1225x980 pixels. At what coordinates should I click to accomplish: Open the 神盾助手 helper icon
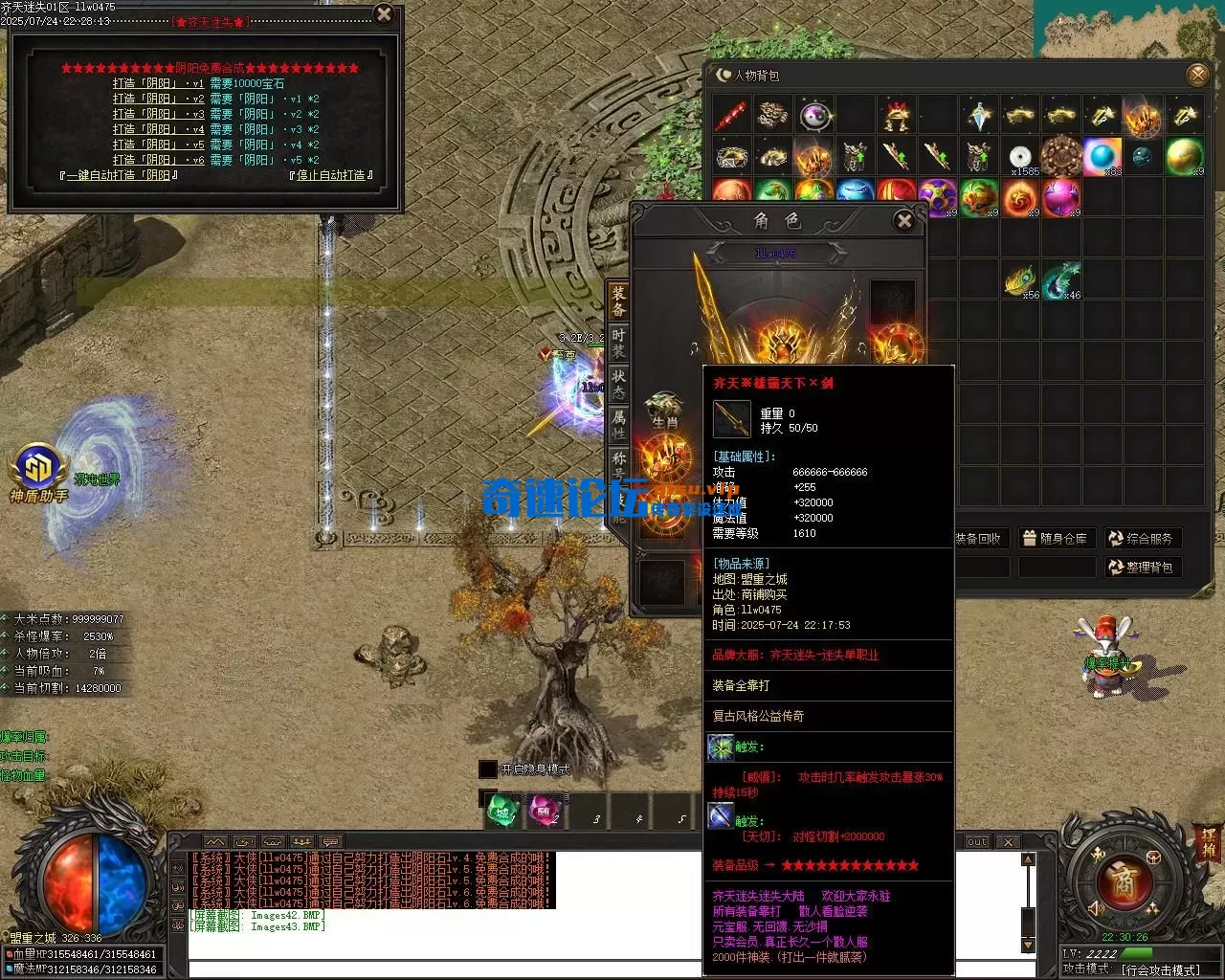click(x=38, y=471)
